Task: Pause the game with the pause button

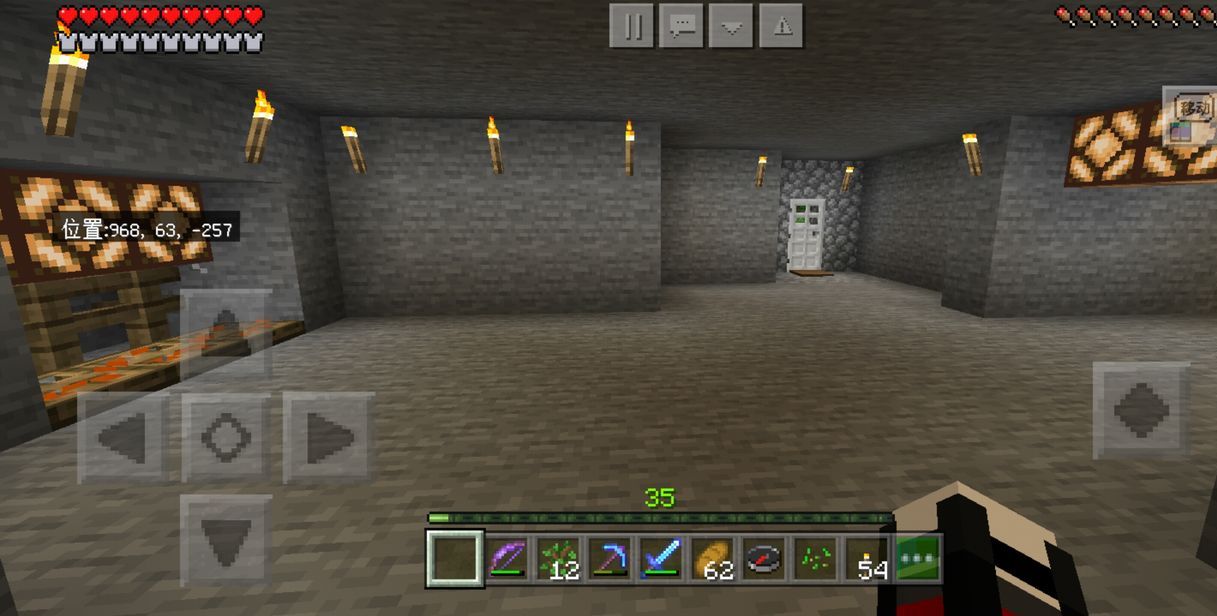Action: (x=632, y=27)
